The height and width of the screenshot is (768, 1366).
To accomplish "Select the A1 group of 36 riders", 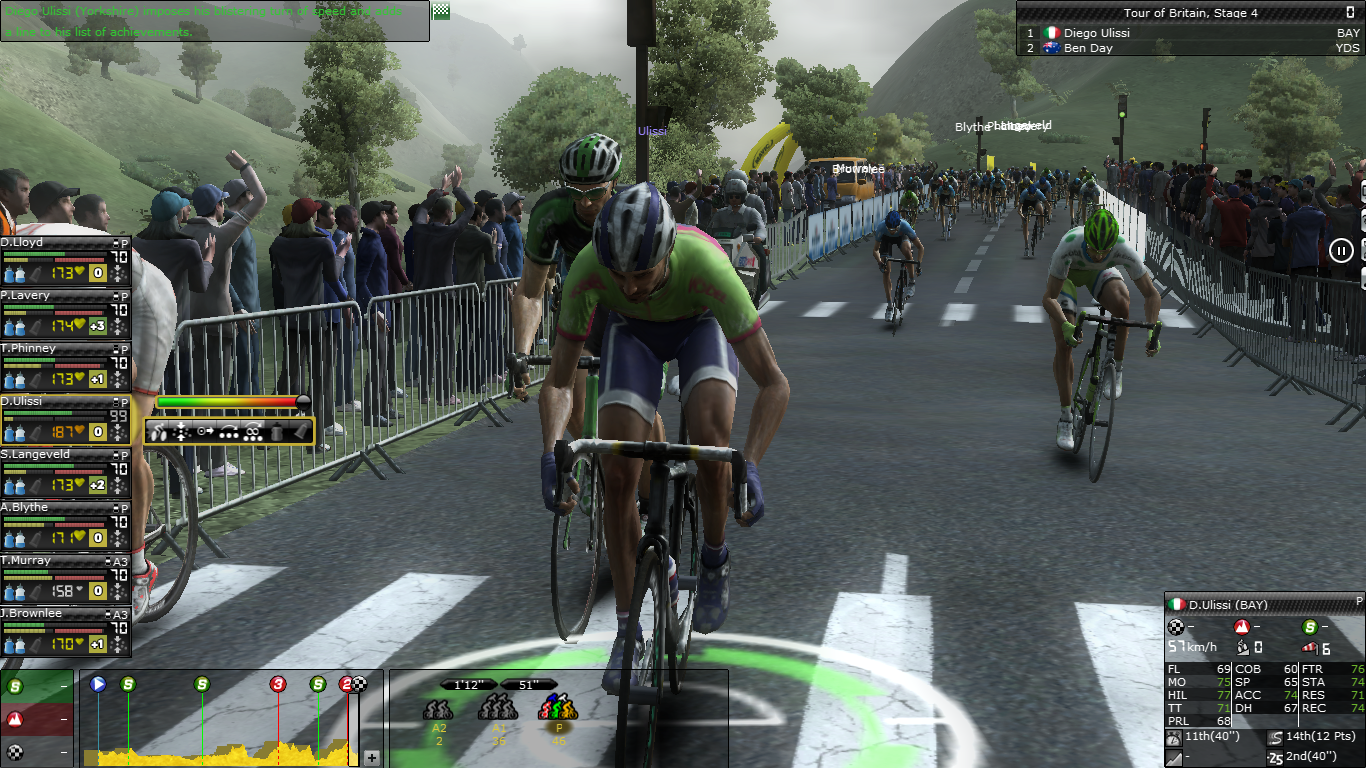I will click(497, 710).
